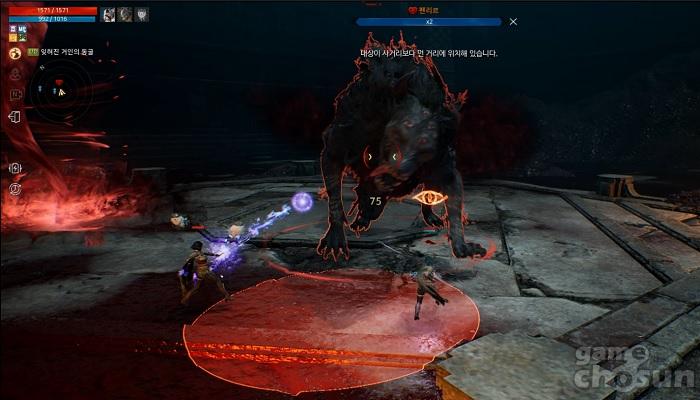700x400 pixels.
Task: Click the character silhouette icon
Action: point(16,73)
